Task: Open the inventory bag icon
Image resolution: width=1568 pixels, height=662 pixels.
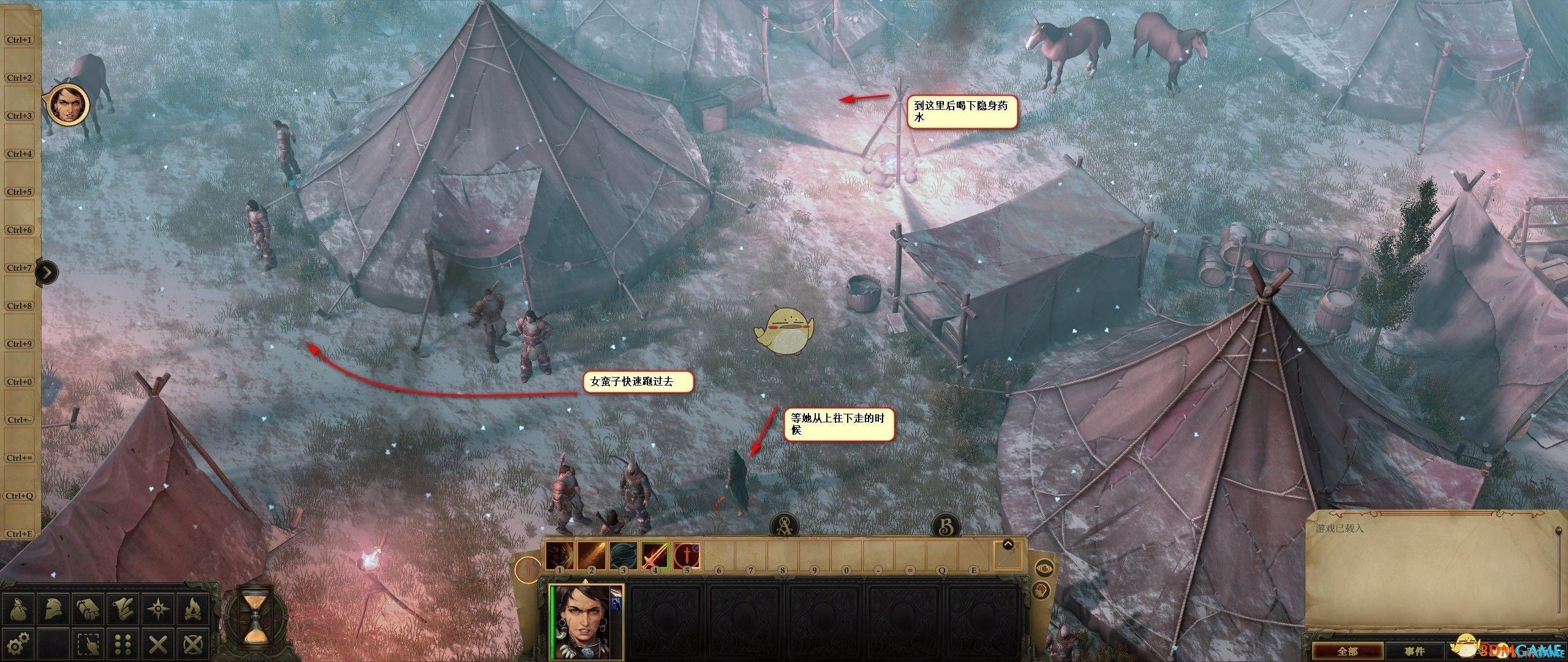Action: coord(17,607)
